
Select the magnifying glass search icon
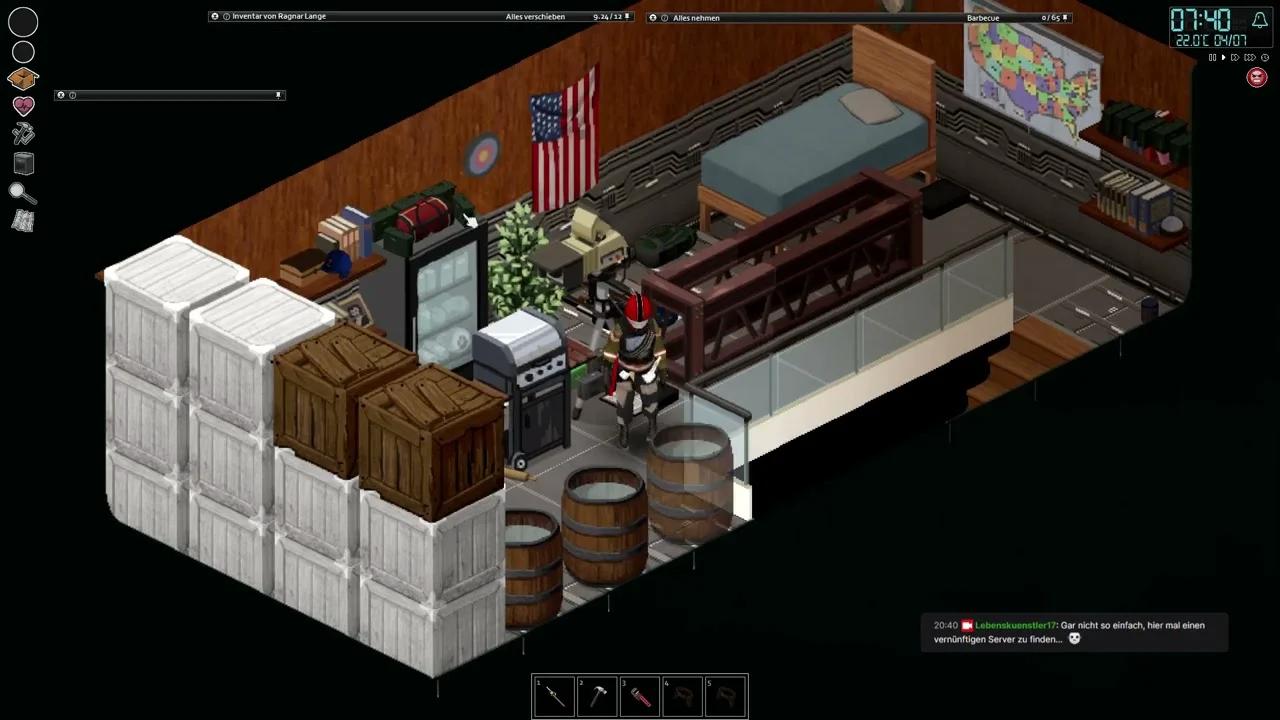tap(22, 192)
